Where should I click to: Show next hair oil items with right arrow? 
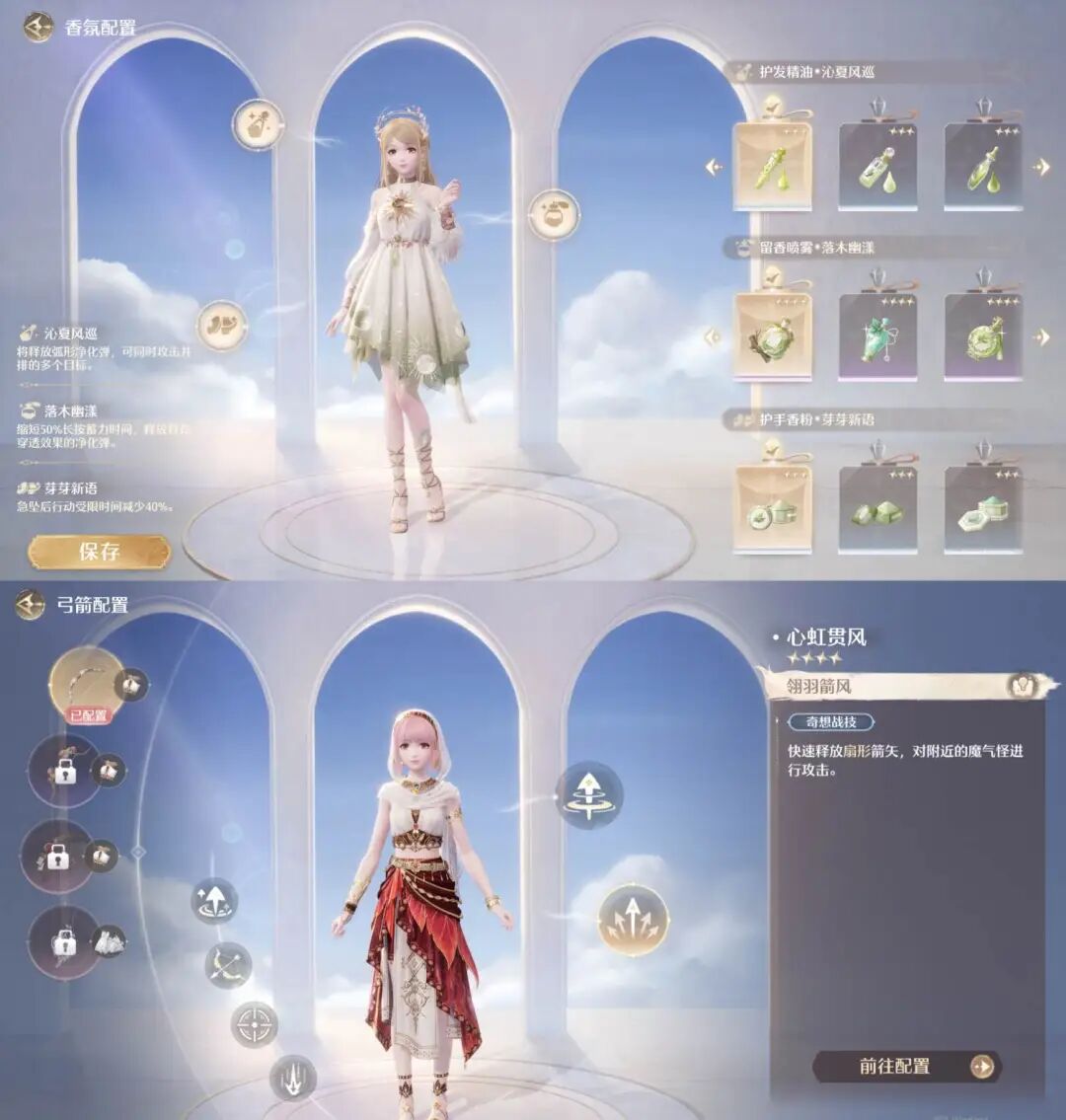1041,168
